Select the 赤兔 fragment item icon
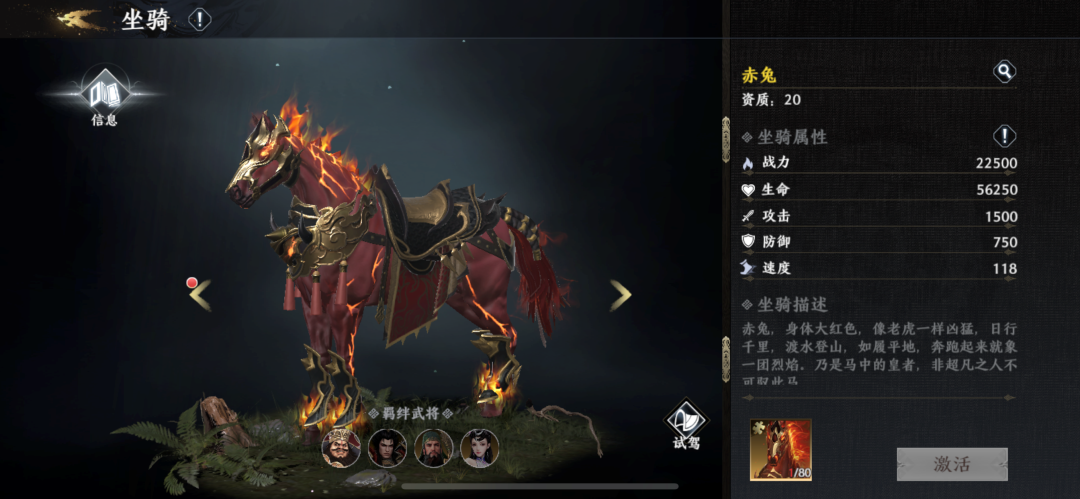Screen dimensions: 1080x499 point(781,450)
